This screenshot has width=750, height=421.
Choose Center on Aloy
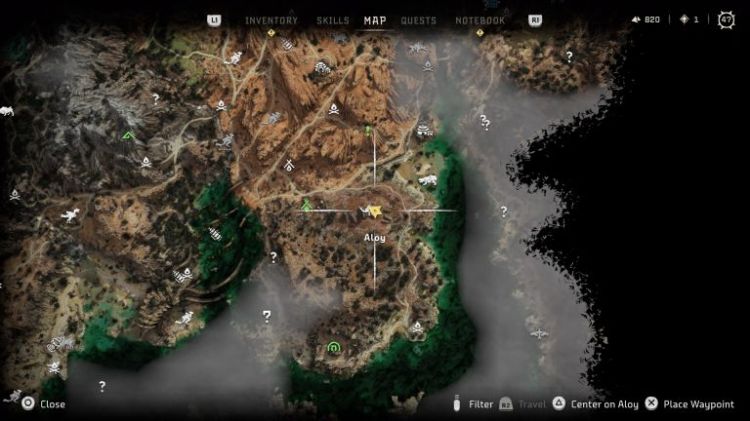[x=605, y=404]
